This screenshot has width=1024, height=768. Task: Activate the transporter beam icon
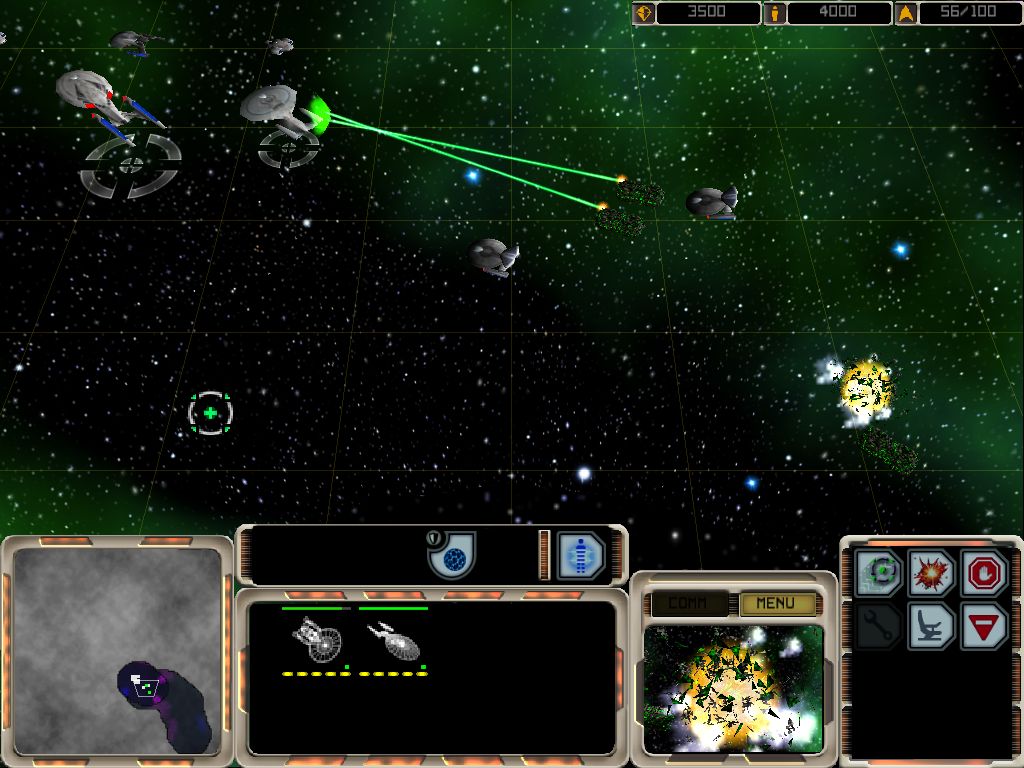[581, 555]
